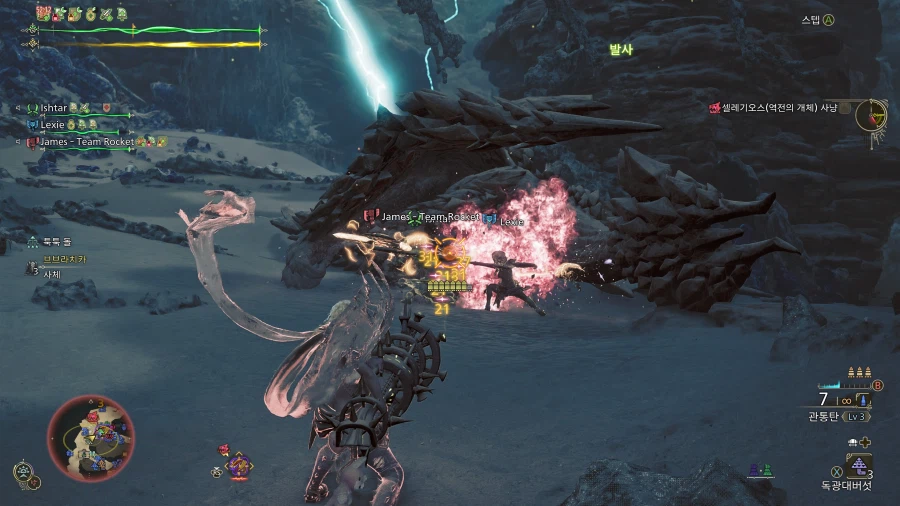Click the first status buff icon with timer
Viewport: 900px width, 506px height.
(x=44, y=13)
